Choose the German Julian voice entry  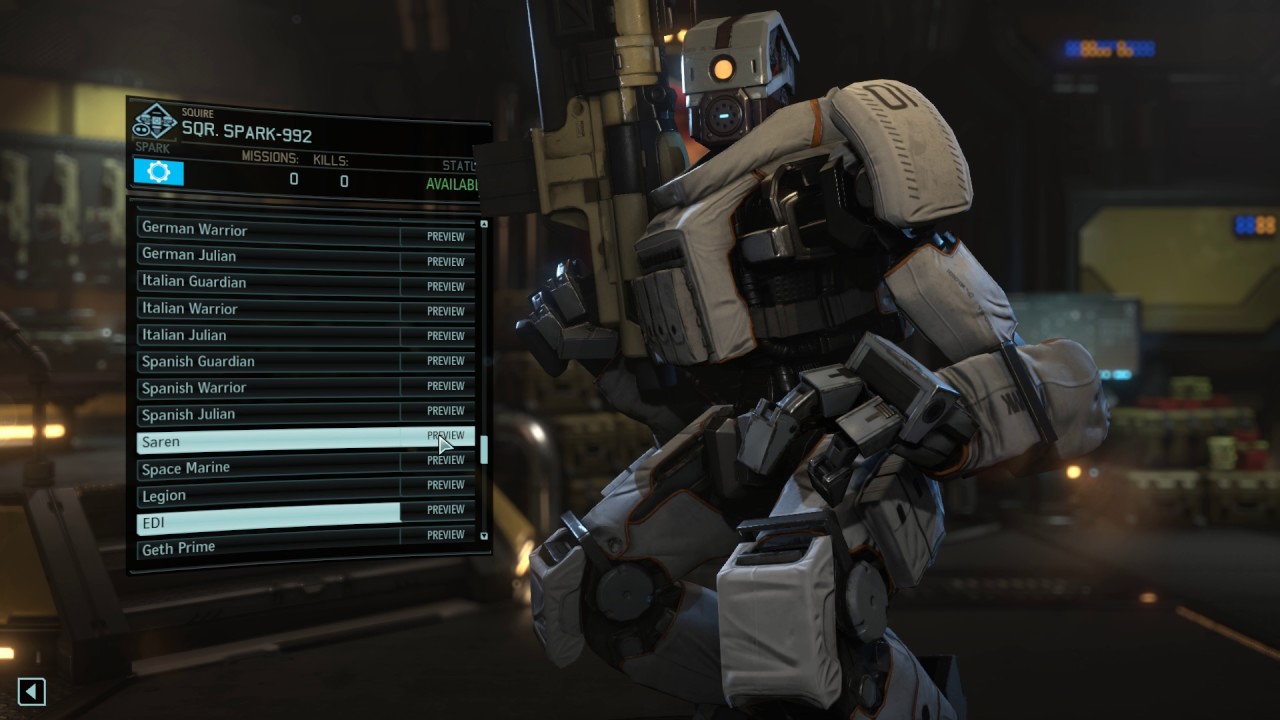coord(268,256)
